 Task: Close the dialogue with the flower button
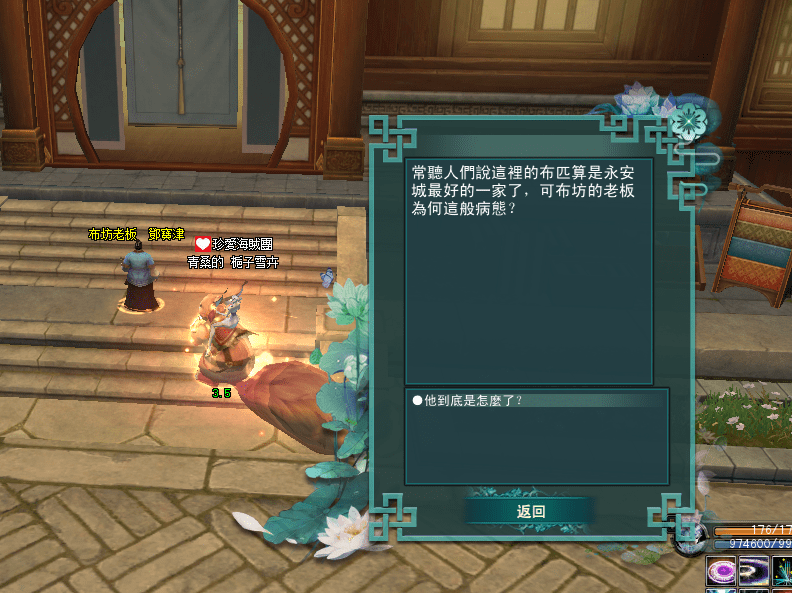pyautogui.click(x=687, y=123)
